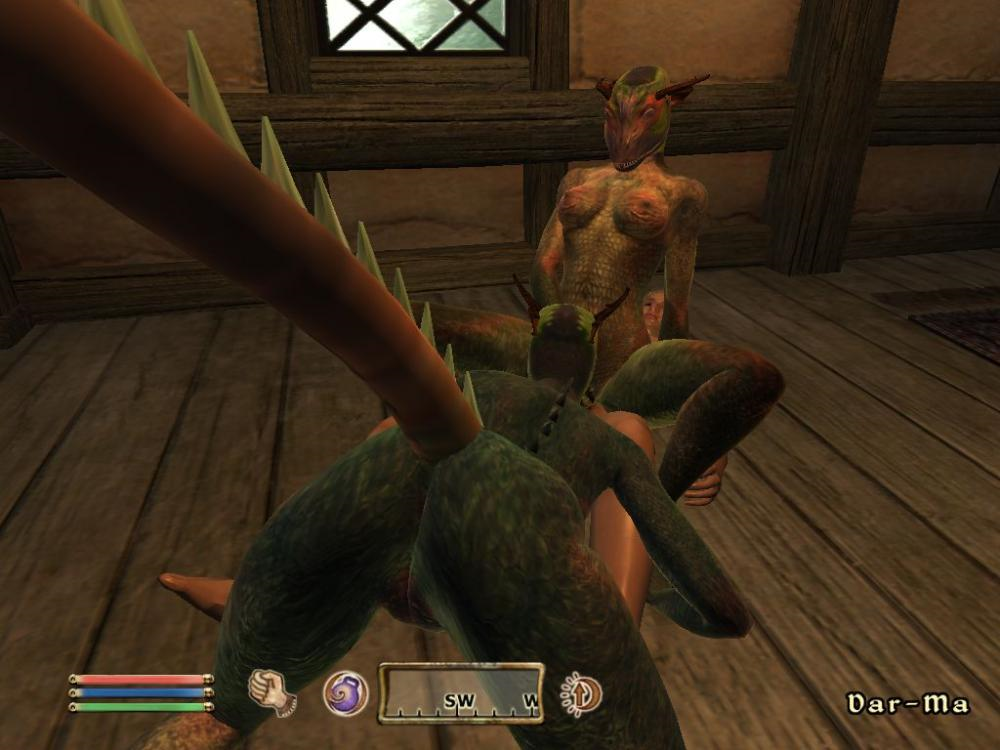1000x750 pixels.
Task: Select the purple swirl spell icon
Action: [345, 693]
